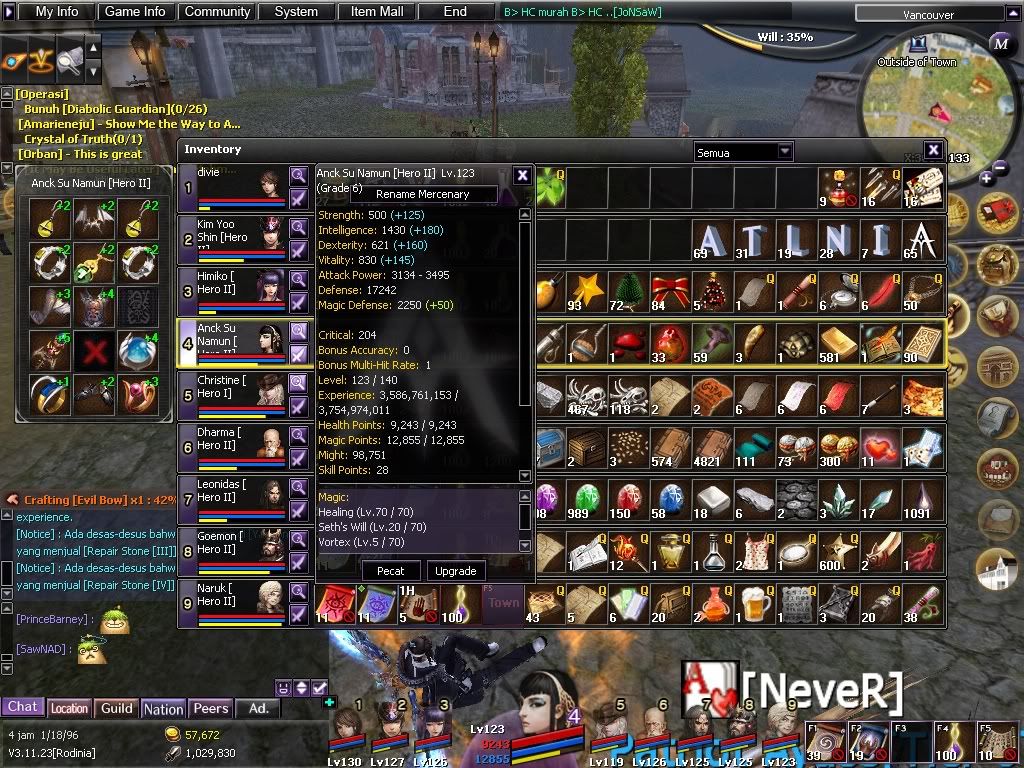This screenshot has width=1024, height=768.
Task: Open the Community menu
Action: (x=217, y=12)
